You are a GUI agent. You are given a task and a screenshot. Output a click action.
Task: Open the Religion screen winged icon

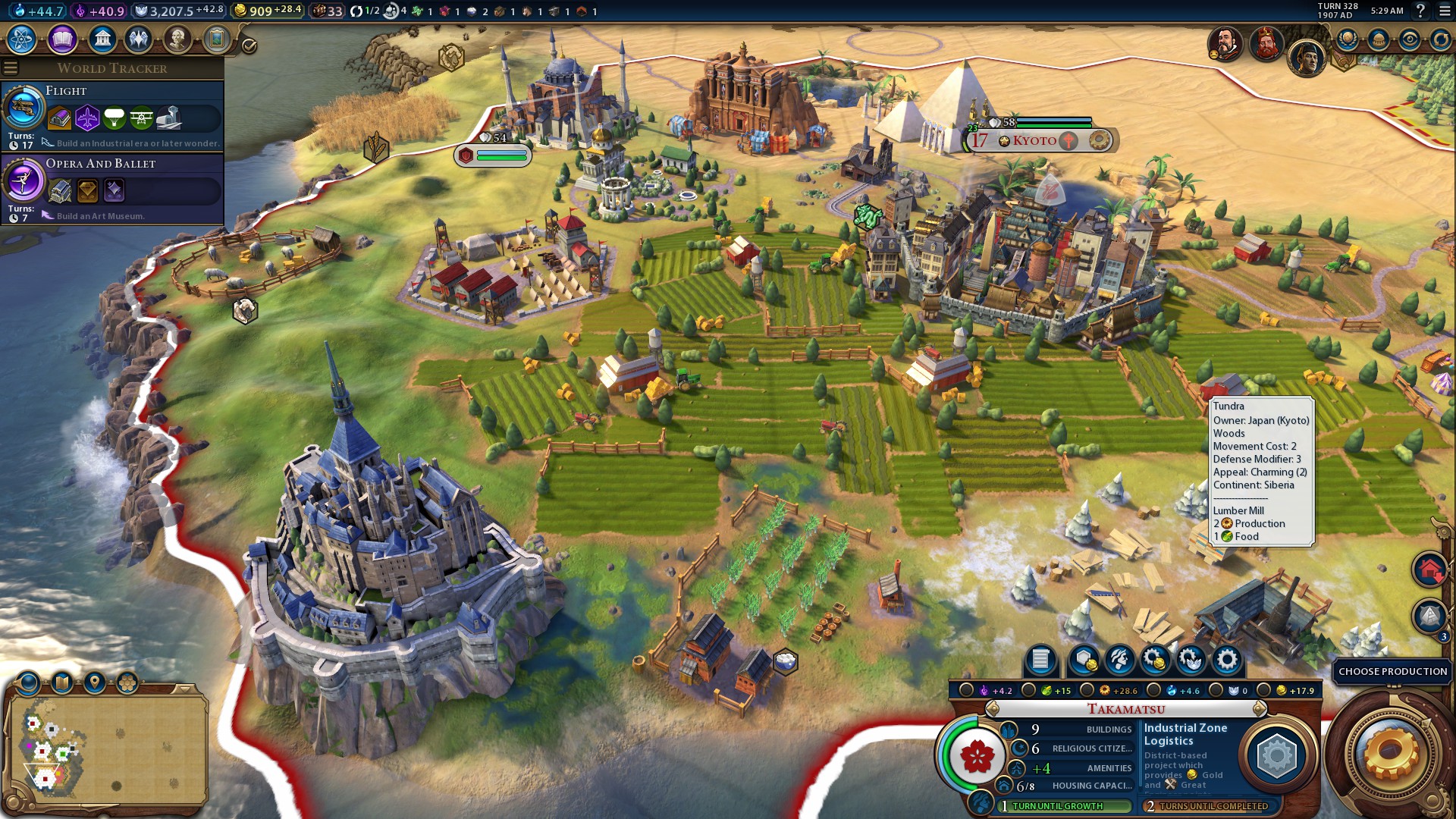click(139, 39)
